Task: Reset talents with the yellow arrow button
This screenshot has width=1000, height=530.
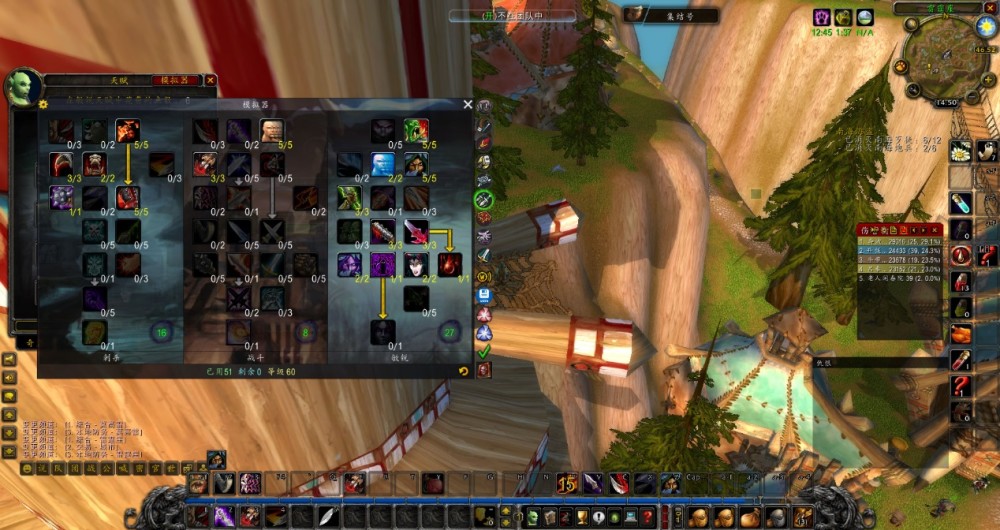Action: pos(463,371)
